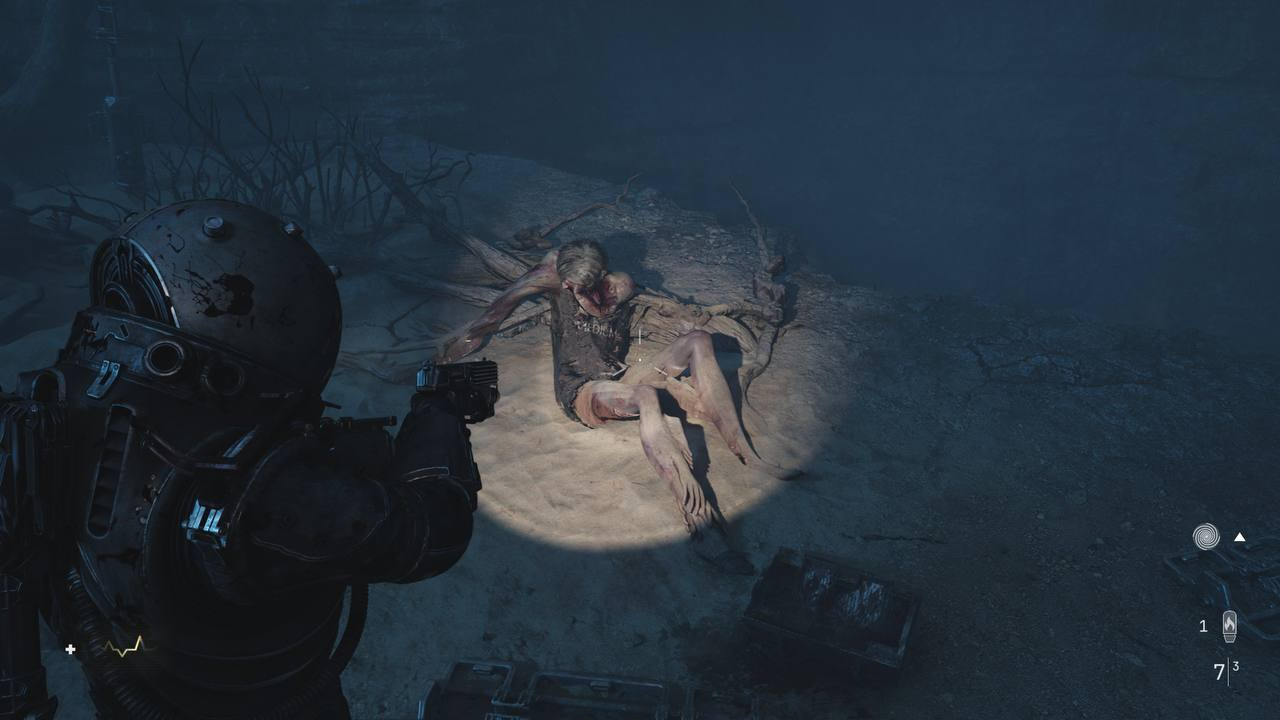Click the white triangle marker beside the spiral
Viewport: 1280px width, 720px height.
[x=1240, y=537]
